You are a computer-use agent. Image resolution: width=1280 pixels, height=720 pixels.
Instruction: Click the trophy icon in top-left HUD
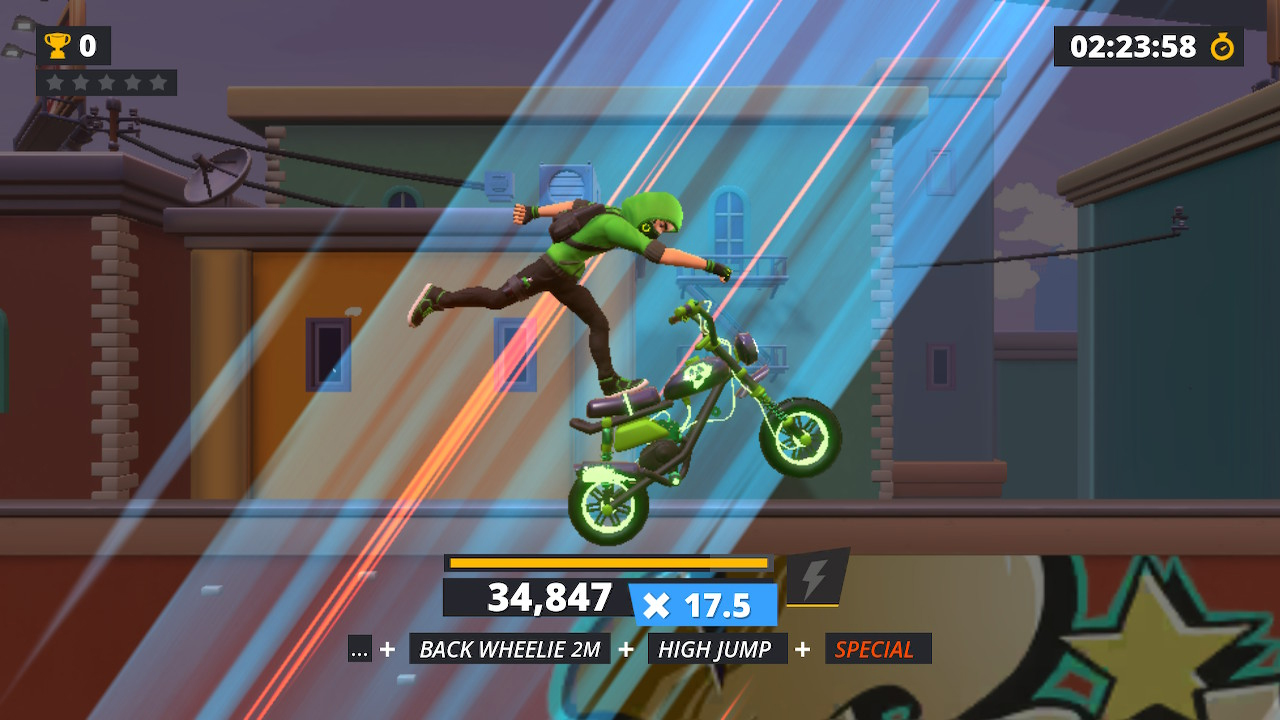58,46
